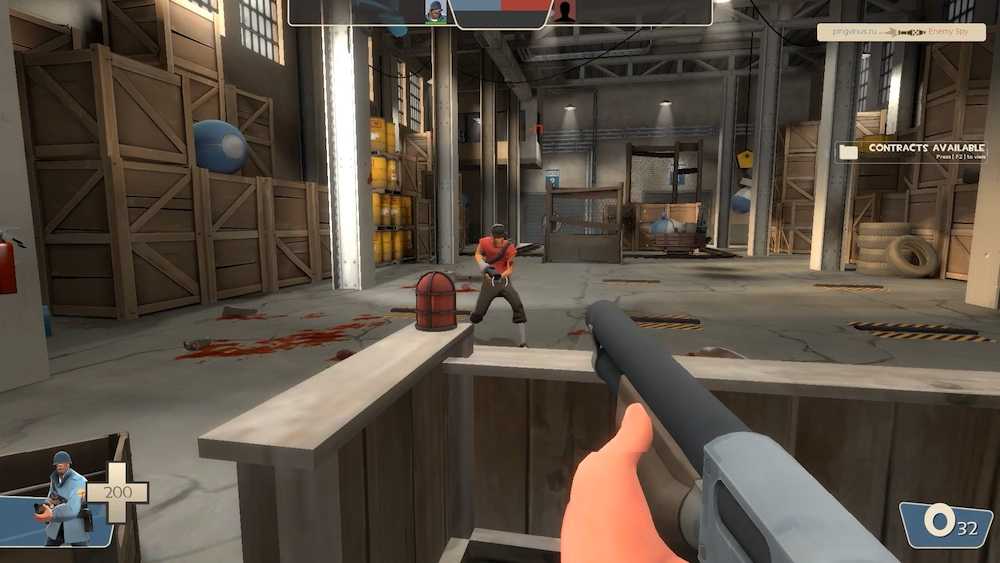
Task: Click the Enemy Spy kill feed entry
Action: [900, 32]
